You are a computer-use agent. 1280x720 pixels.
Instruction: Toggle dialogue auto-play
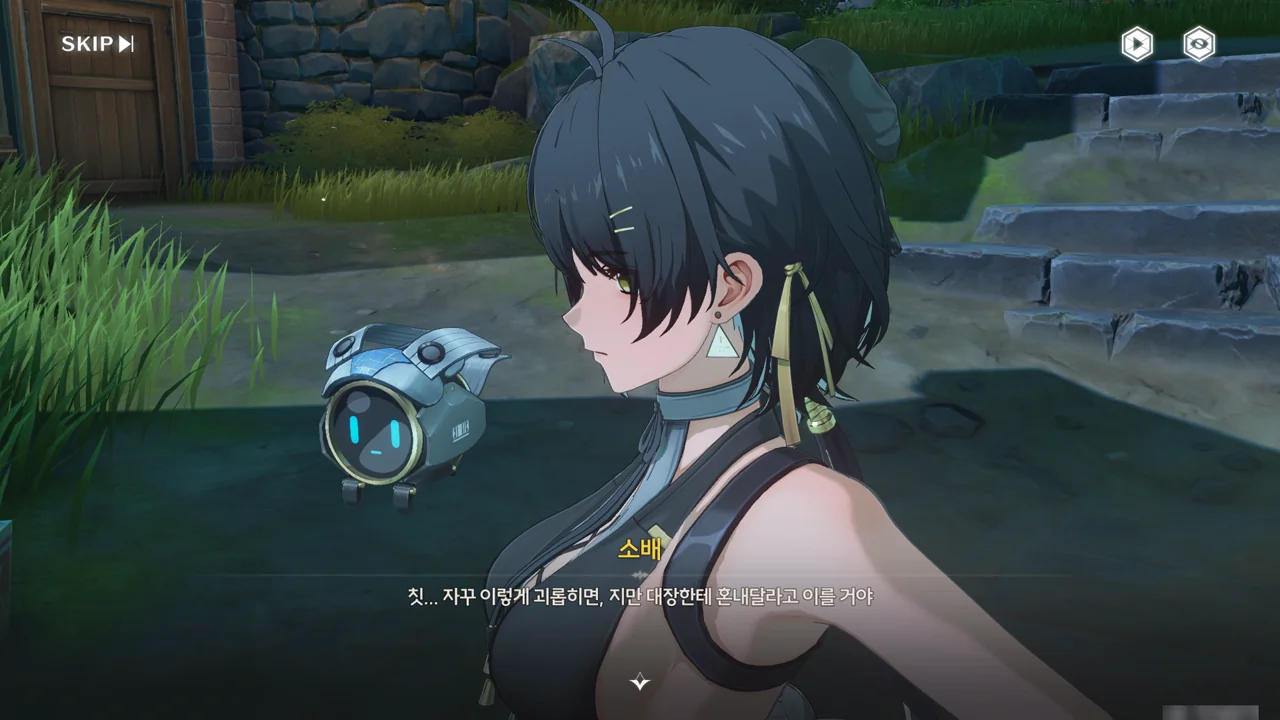point(1136,44)
